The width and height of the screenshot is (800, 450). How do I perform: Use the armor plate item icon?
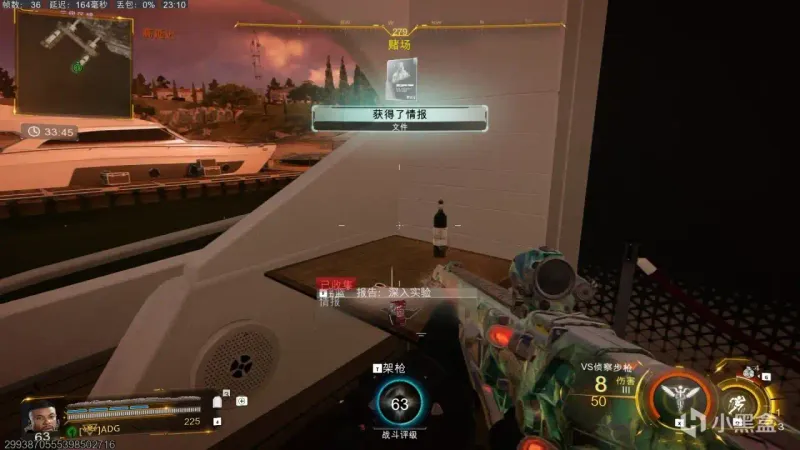[217, 402]
